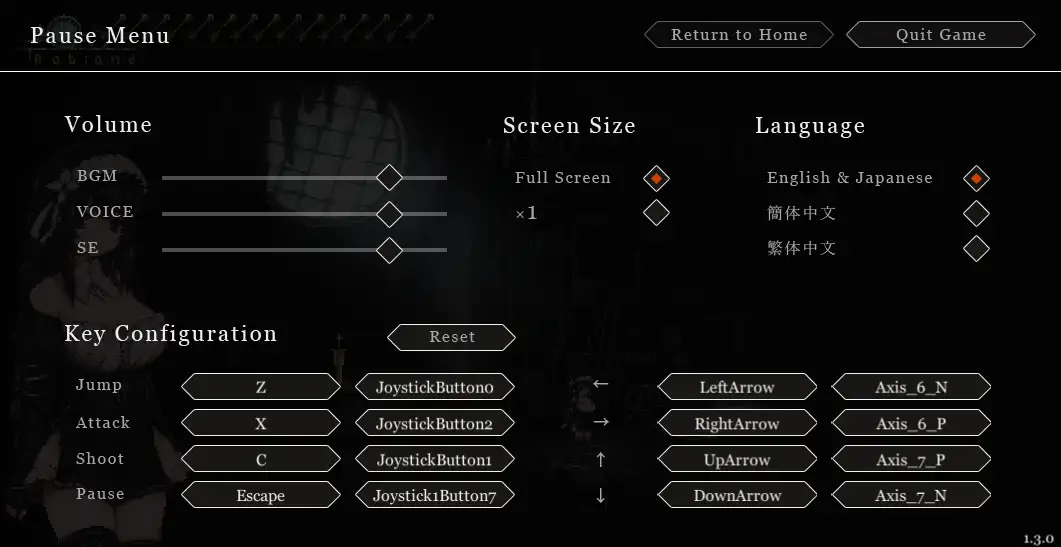The image size is (1061, 547).
Task: Rebind the Jump key showing Z
Action: [x=261, y=387]
